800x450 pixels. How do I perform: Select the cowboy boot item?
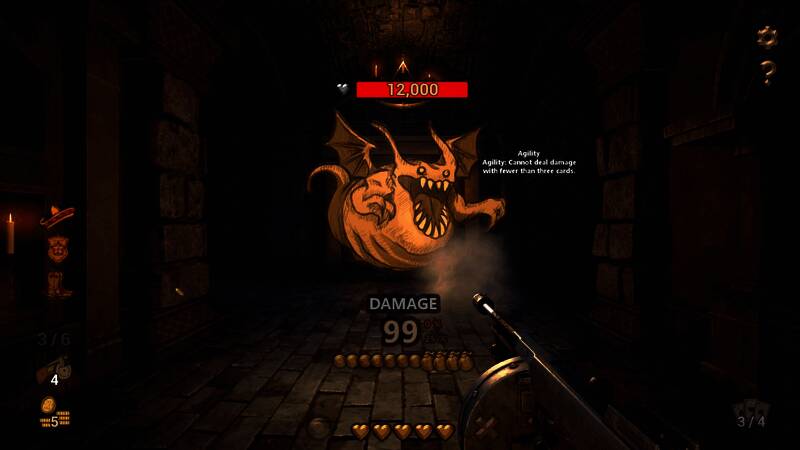coord(57,285)
